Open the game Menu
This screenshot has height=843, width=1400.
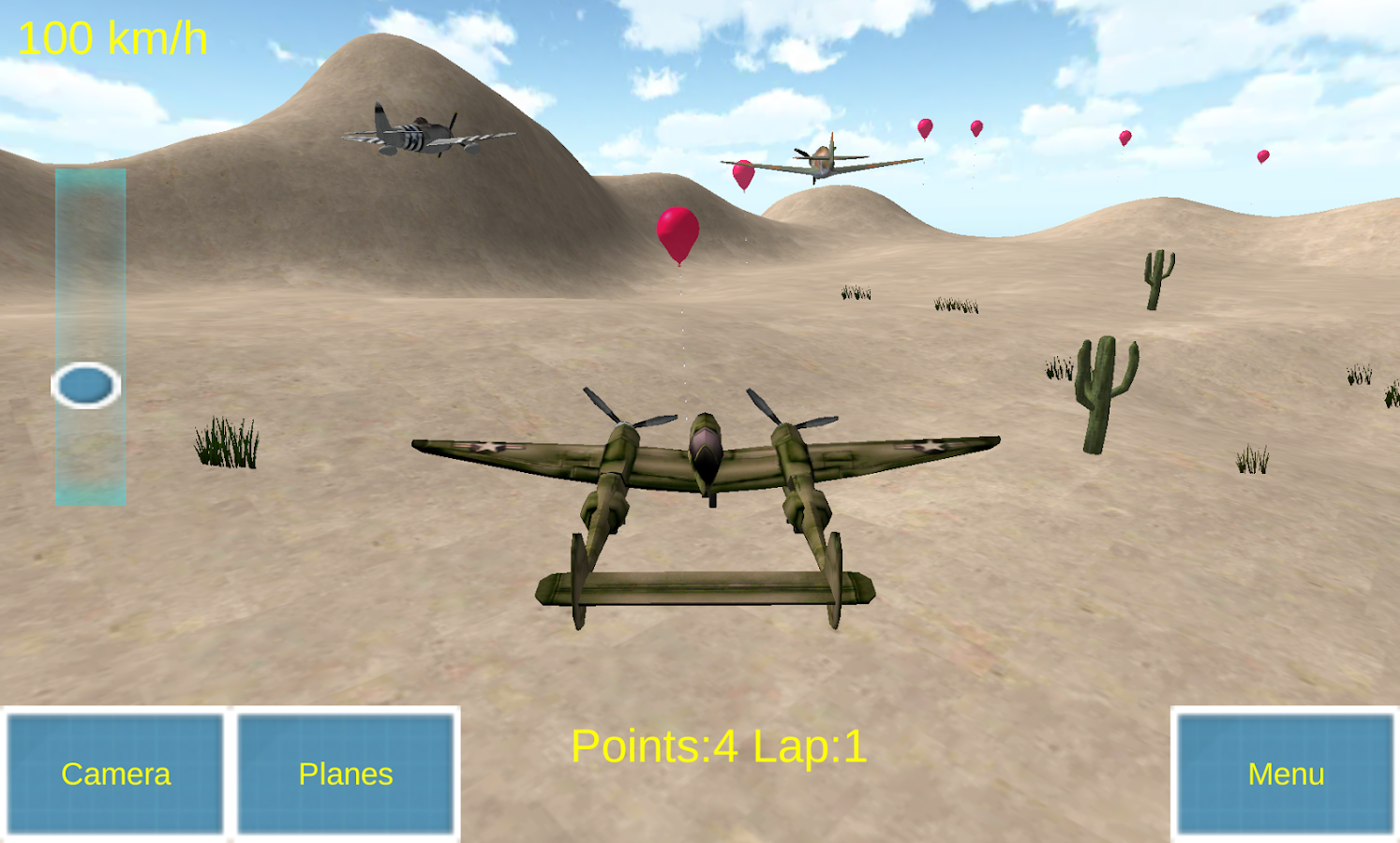coord(1286,774)
